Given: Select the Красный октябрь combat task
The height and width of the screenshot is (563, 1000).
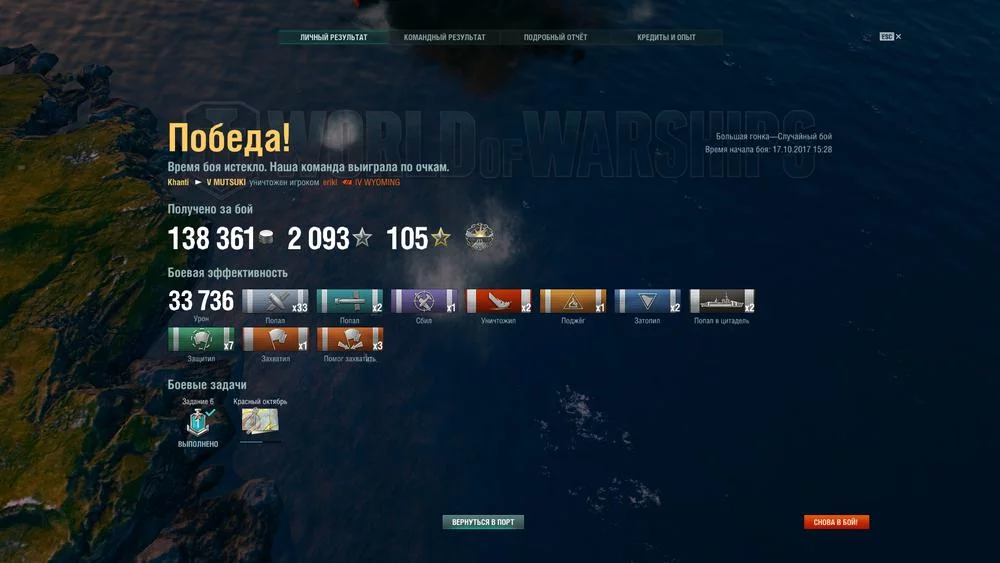Looking at the screenshot, I should (260, 421).
